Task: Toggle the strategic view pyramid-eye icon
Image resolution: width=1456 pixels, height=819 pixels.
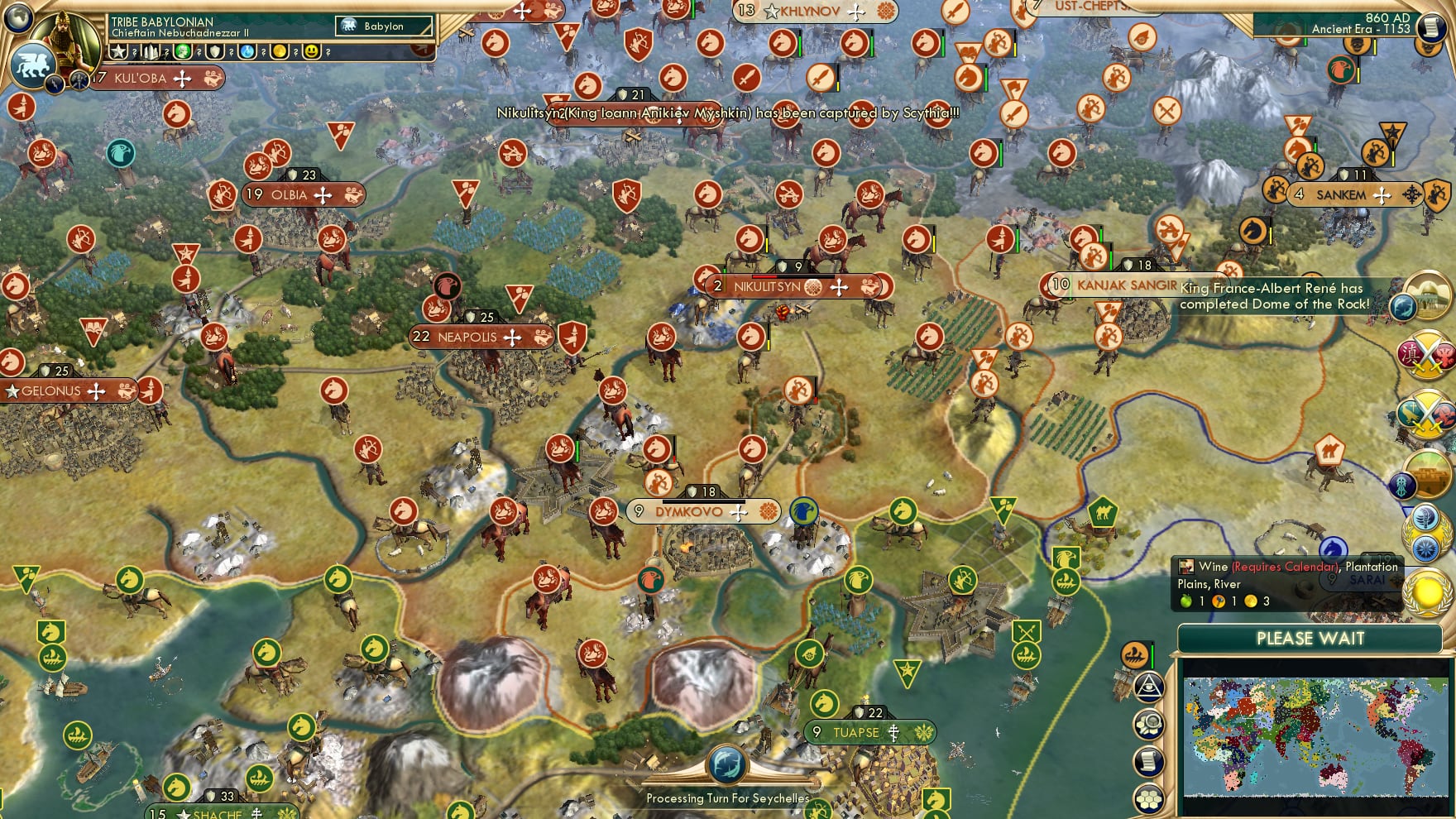Action: click(1150, 687)
